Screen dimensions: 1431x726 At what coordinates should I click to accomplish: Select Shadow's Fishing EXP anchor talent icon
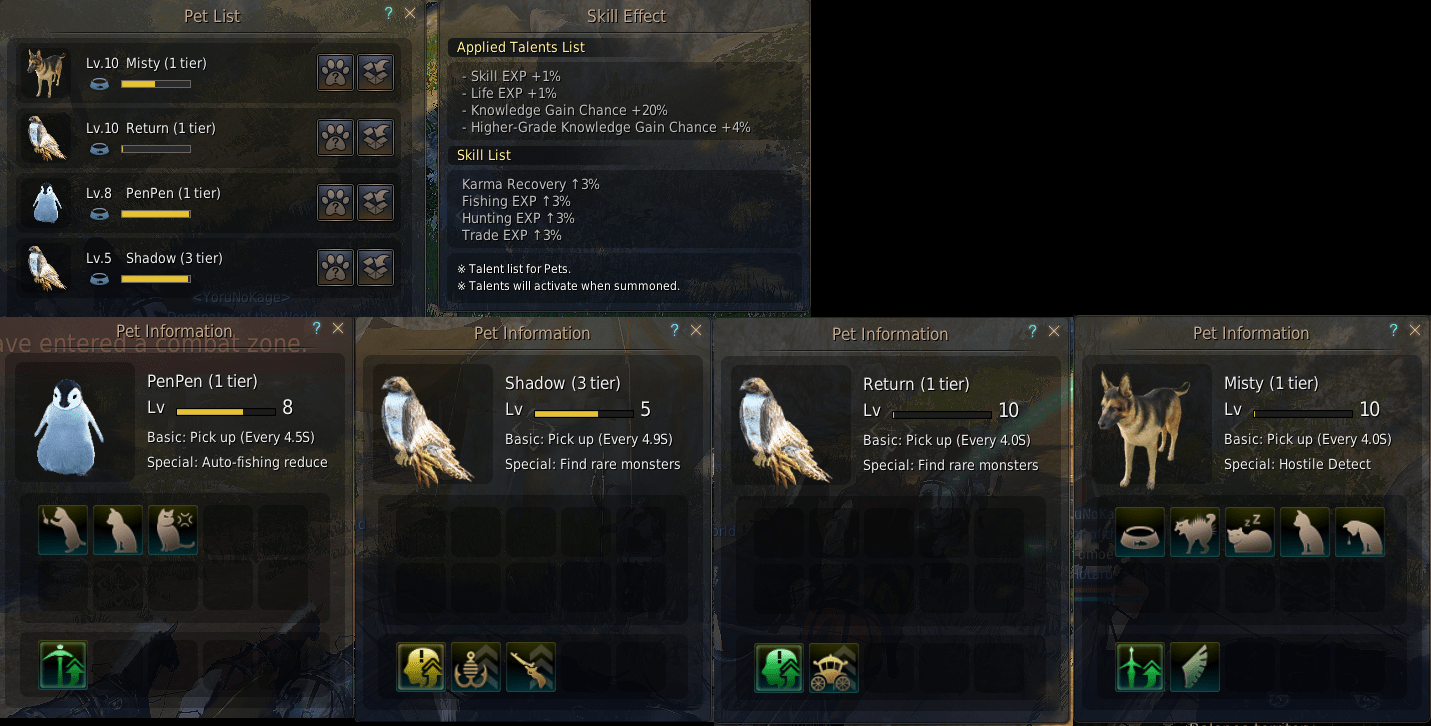(476, 666)
